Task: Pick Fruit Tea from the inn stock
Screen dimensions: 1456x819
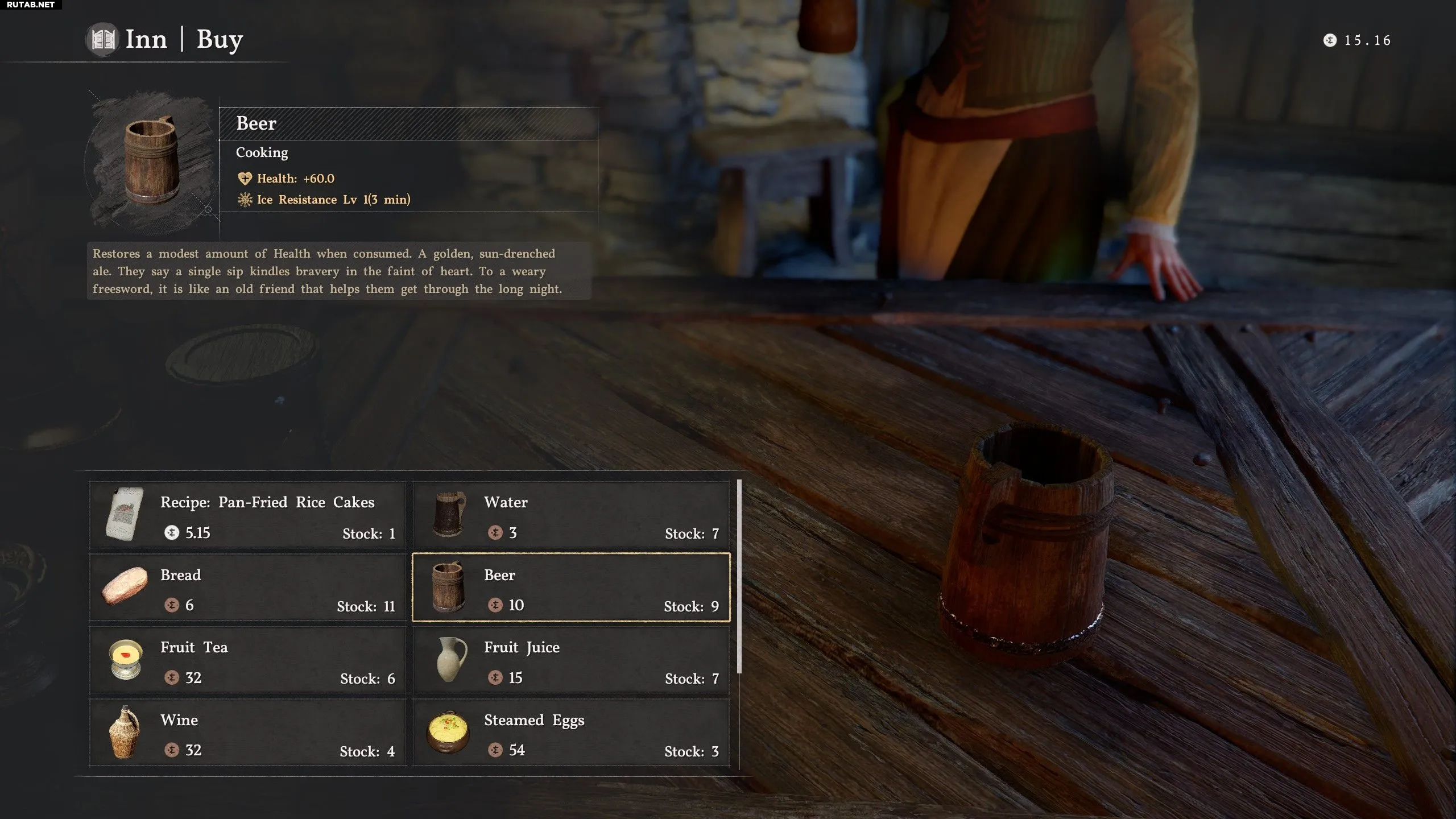Action: click(247, 660)
